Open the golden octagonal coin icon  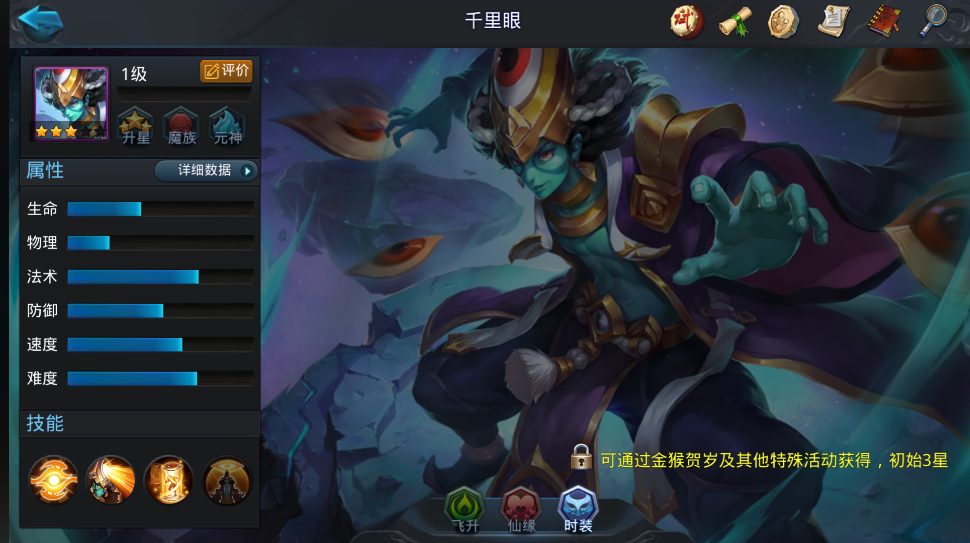784,21
